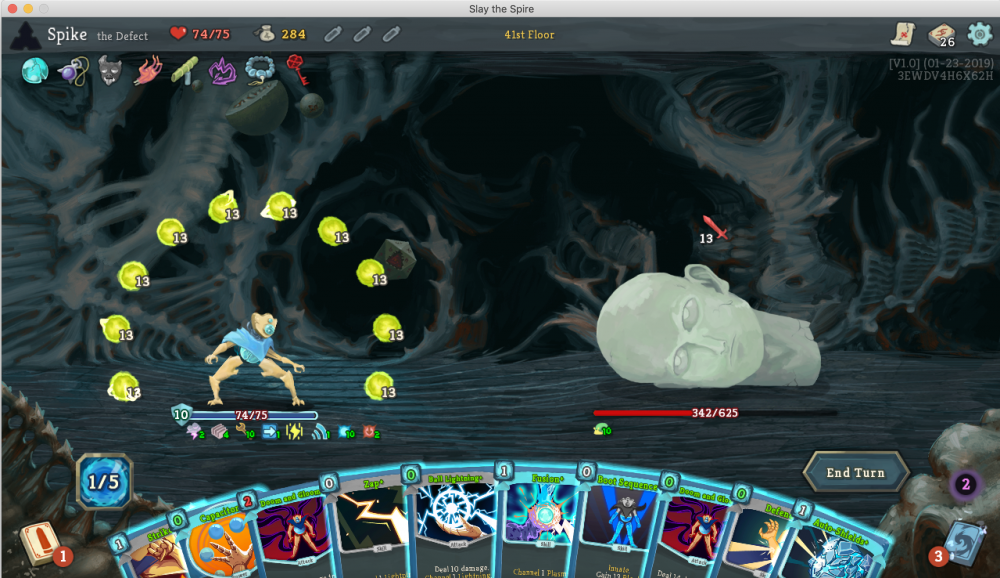This screenshot has width=1000, height=578.
Task: Inspect the blue bead bracelet relic
Action: tap(259, 70)
